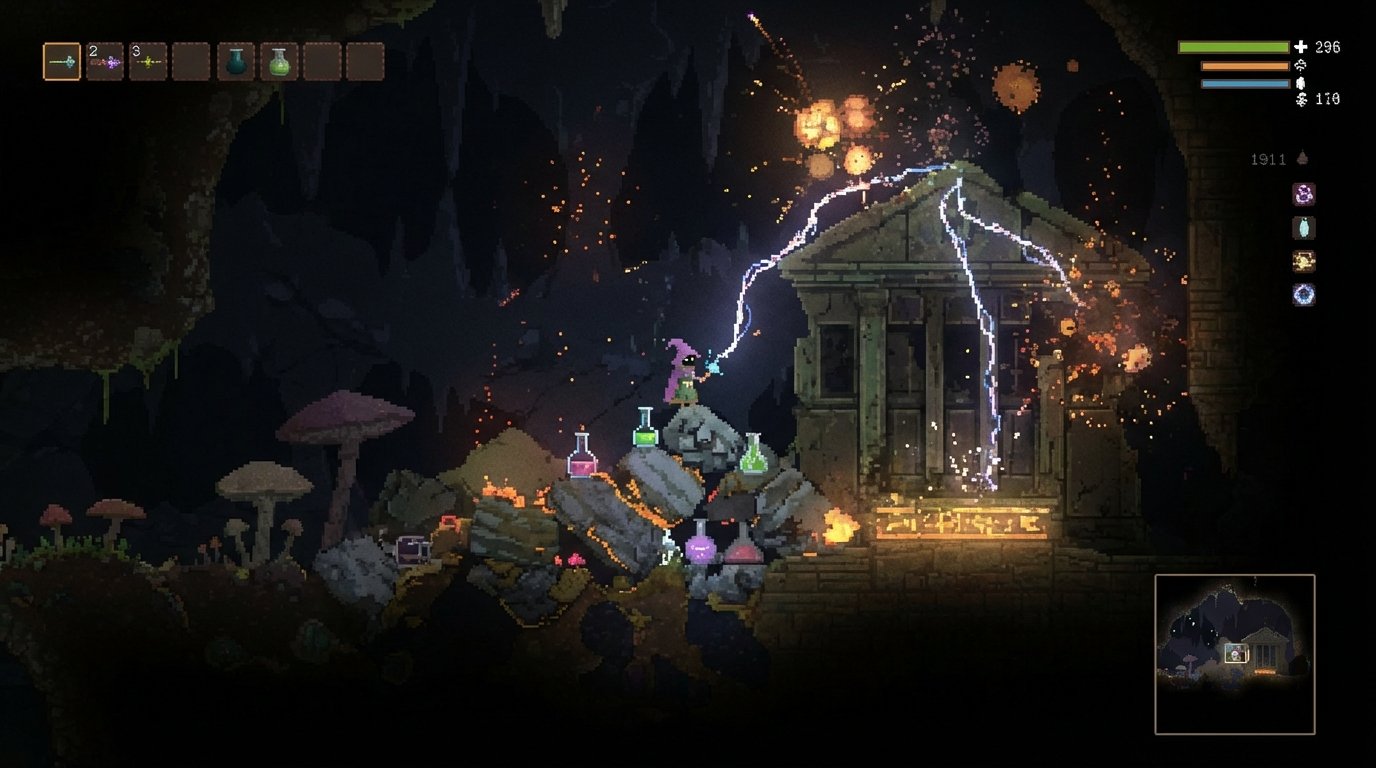This screenshot has height=768, width=1376.
Task: Click the nugget icon beside the 1911 counter
Action: pos(1303,158)
